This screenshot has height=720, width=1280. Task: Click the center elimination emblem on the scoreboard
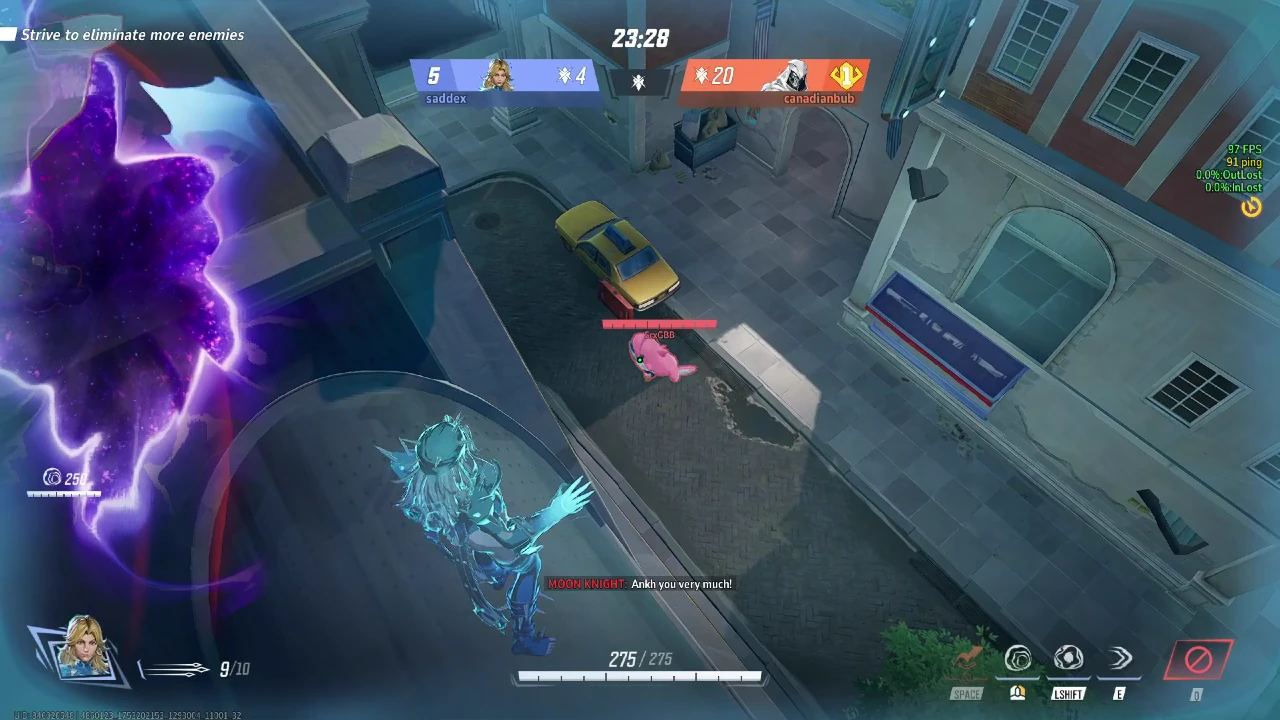coord(639,82)
